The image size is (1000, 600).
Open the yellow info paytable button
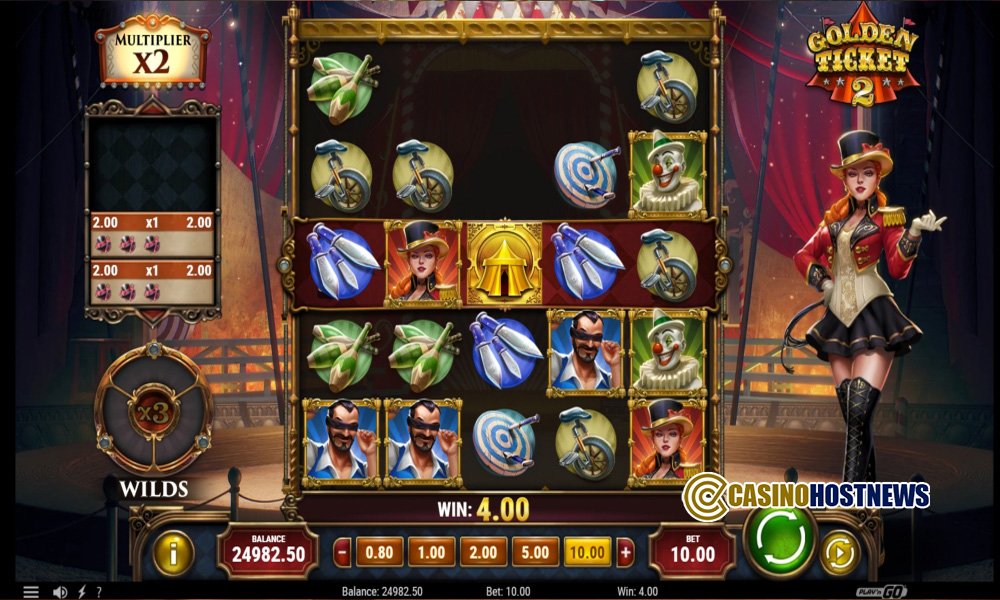point(173,552)
